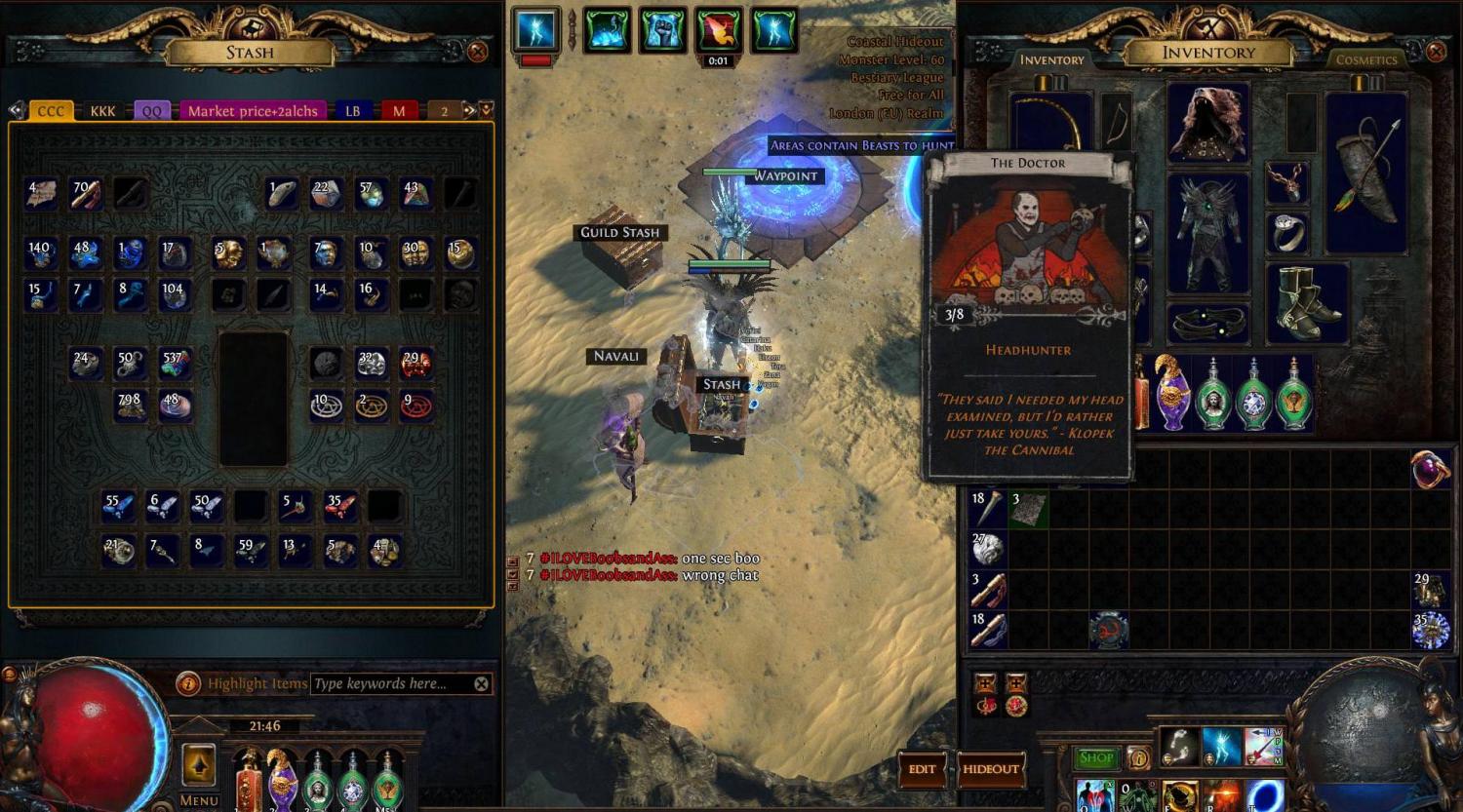Close the Inventory panel
1463x812 pixels.
click(1436, 52)
